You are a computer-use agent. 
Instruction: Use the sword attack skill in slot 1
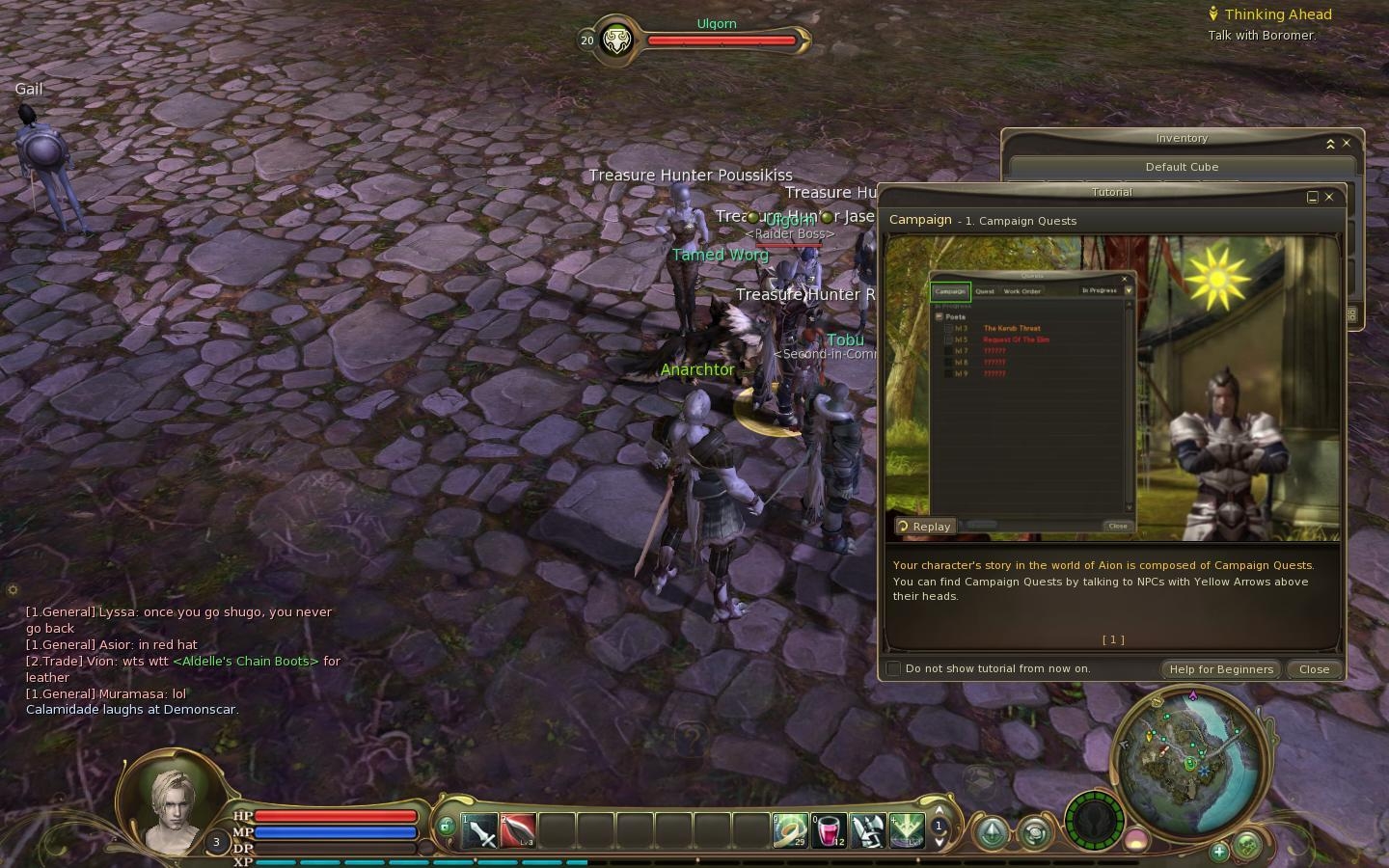(x=479, y=830)
